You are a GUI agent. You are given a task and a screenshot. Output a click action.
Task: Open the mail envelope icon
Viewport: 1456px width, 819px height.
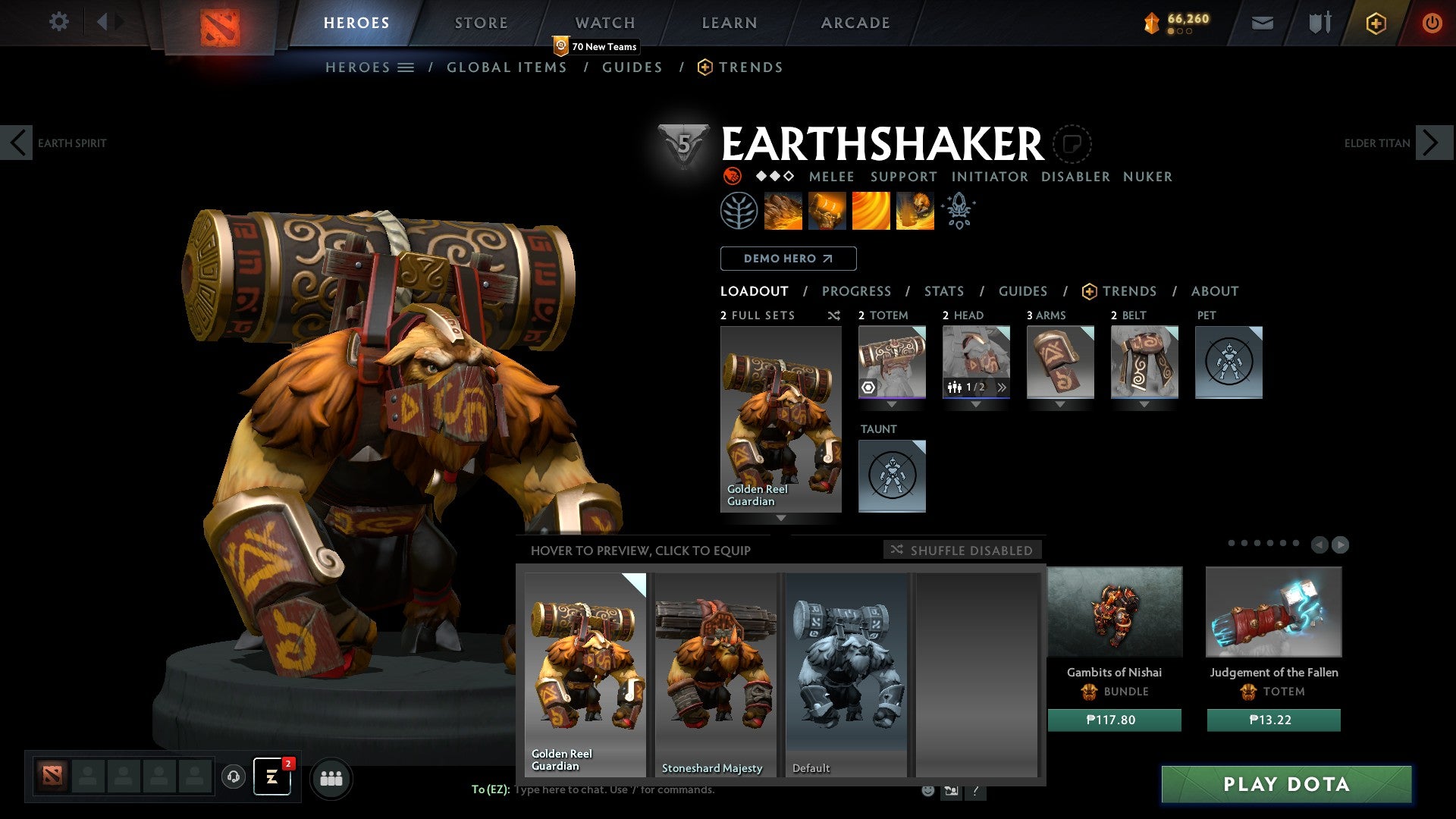click(x=1263, y=23)
